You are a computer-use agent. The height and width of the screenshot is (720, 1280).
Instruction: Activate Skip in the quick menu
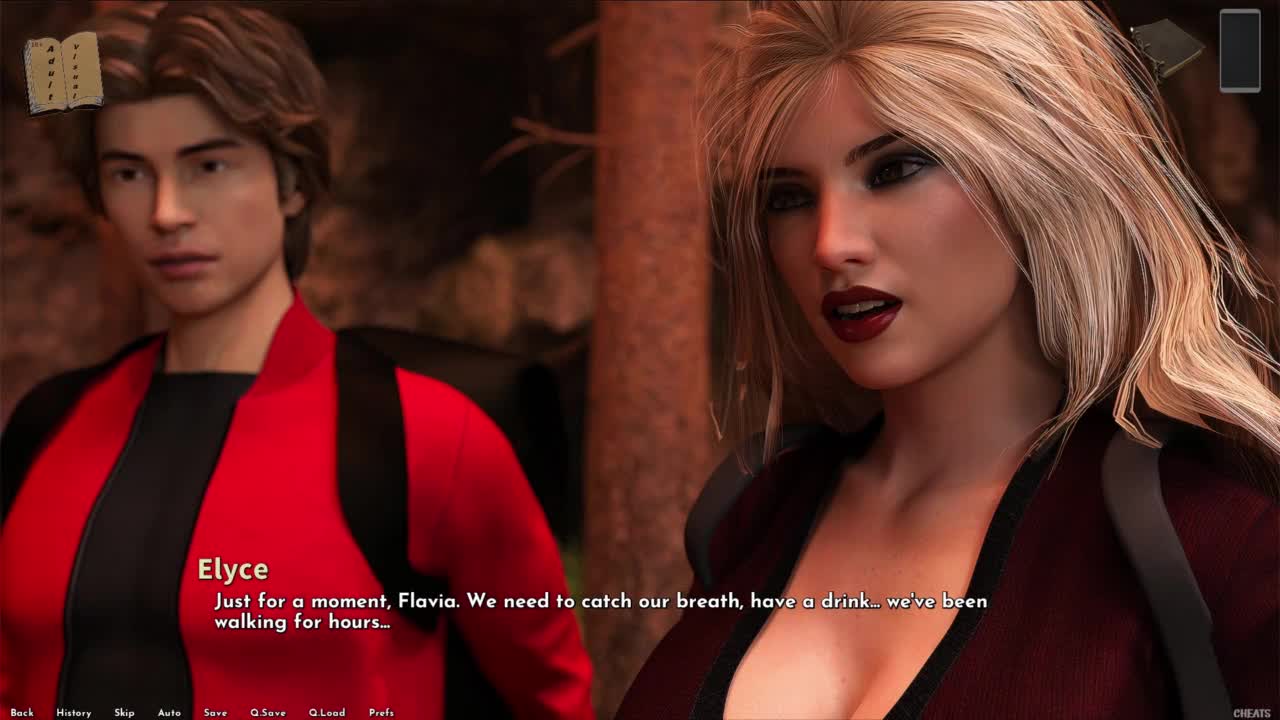124,713
